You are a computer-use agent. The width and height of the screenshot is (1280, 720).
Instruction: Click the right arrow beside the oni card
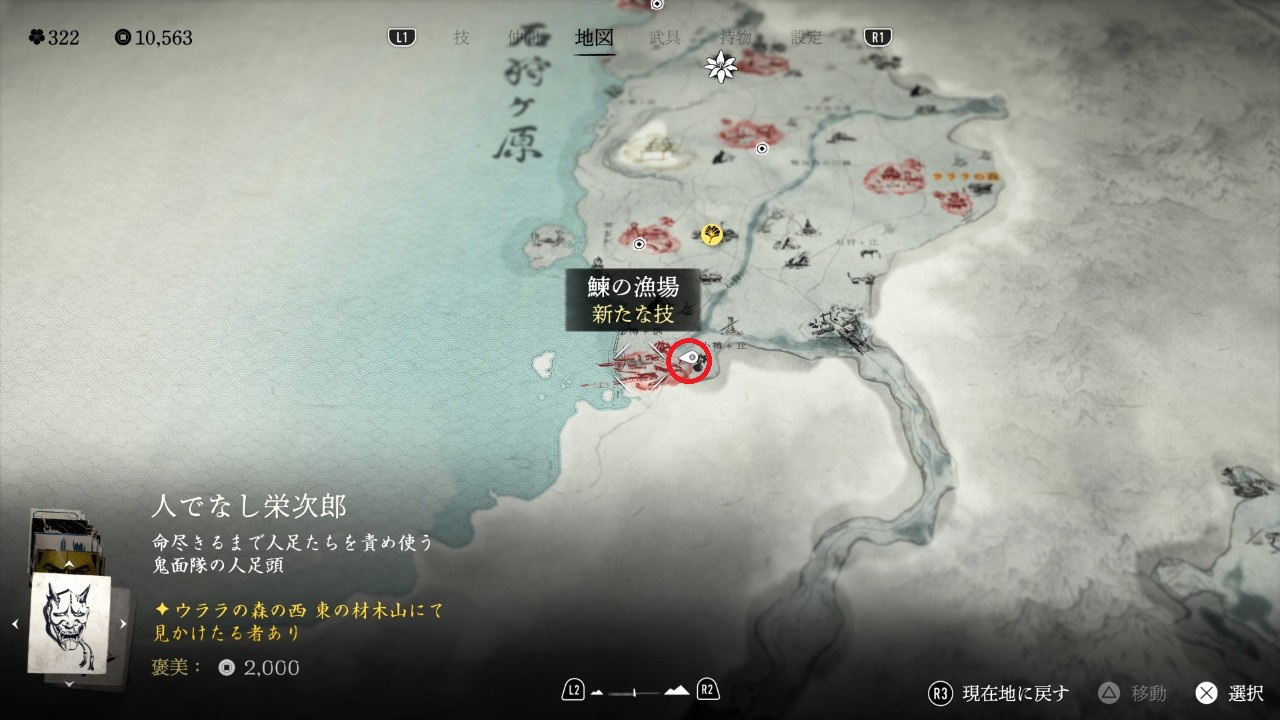(x=123, y=624)
